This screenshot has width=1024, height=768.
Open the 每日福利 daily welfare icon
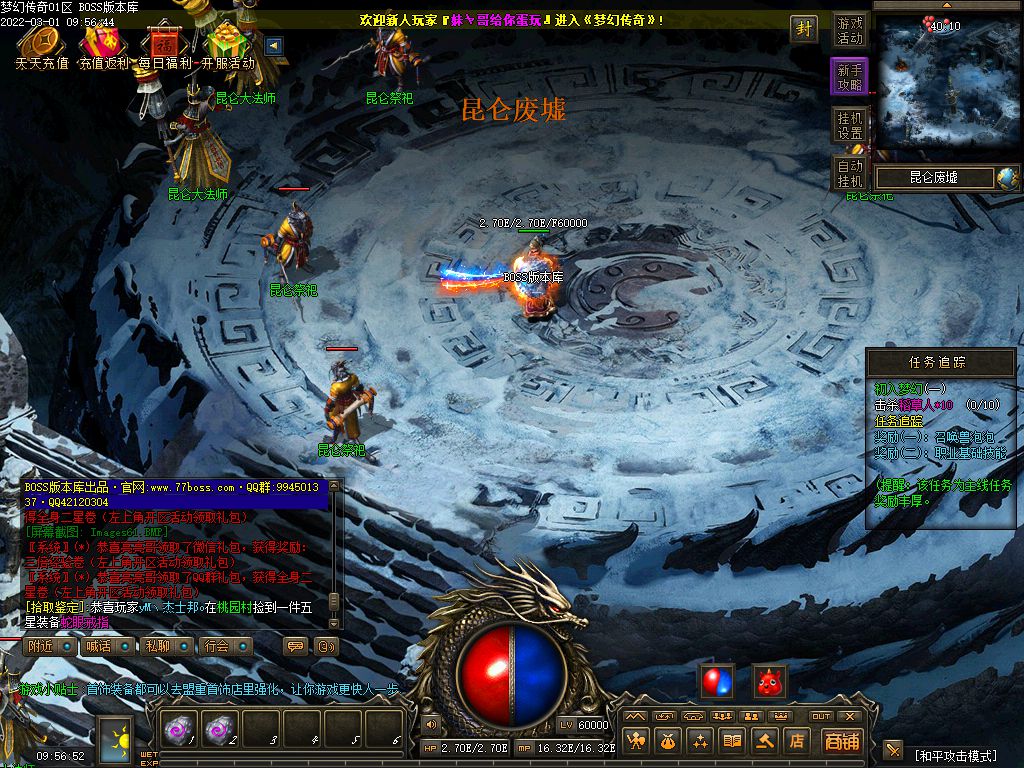point(164,43)
